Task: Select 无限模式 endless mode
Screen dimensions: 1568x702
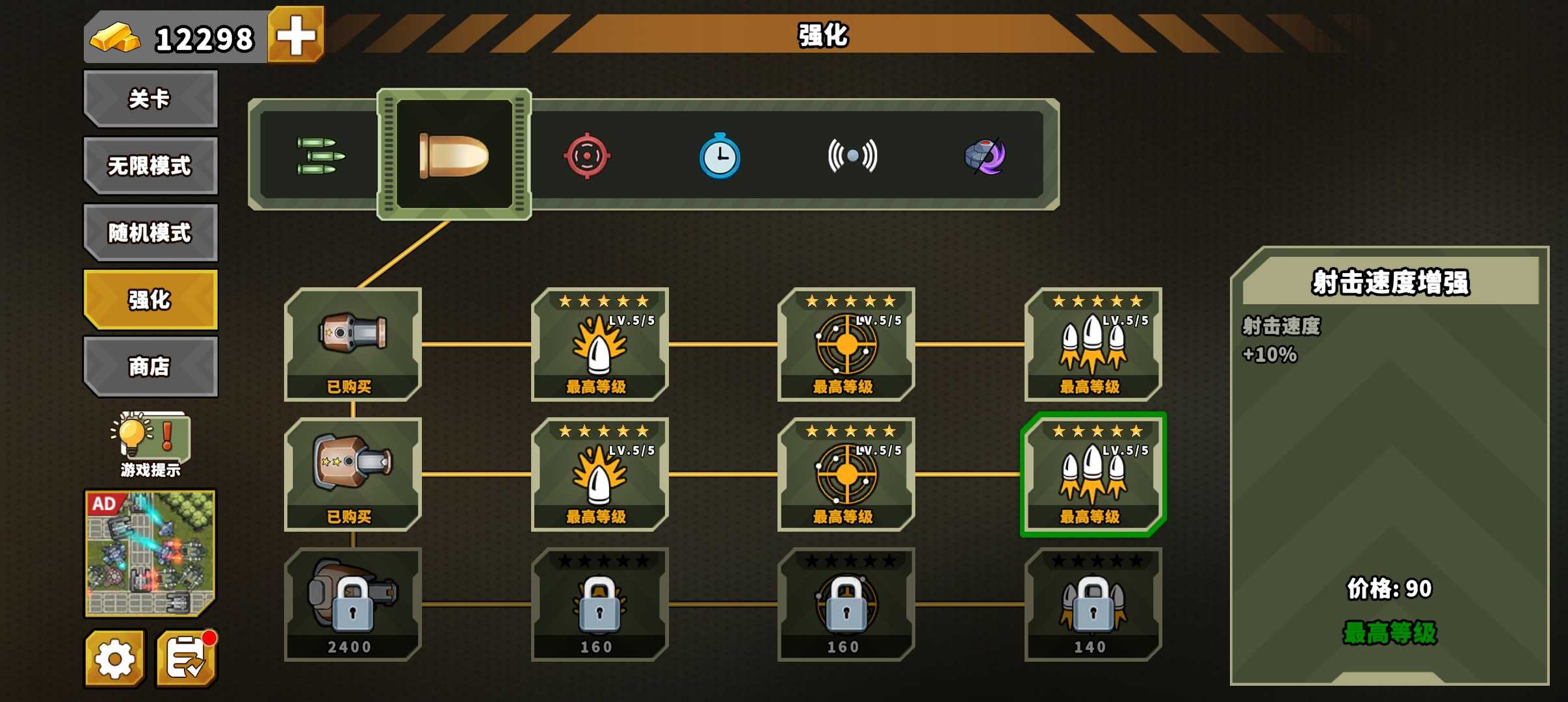Action: (150, 166)
